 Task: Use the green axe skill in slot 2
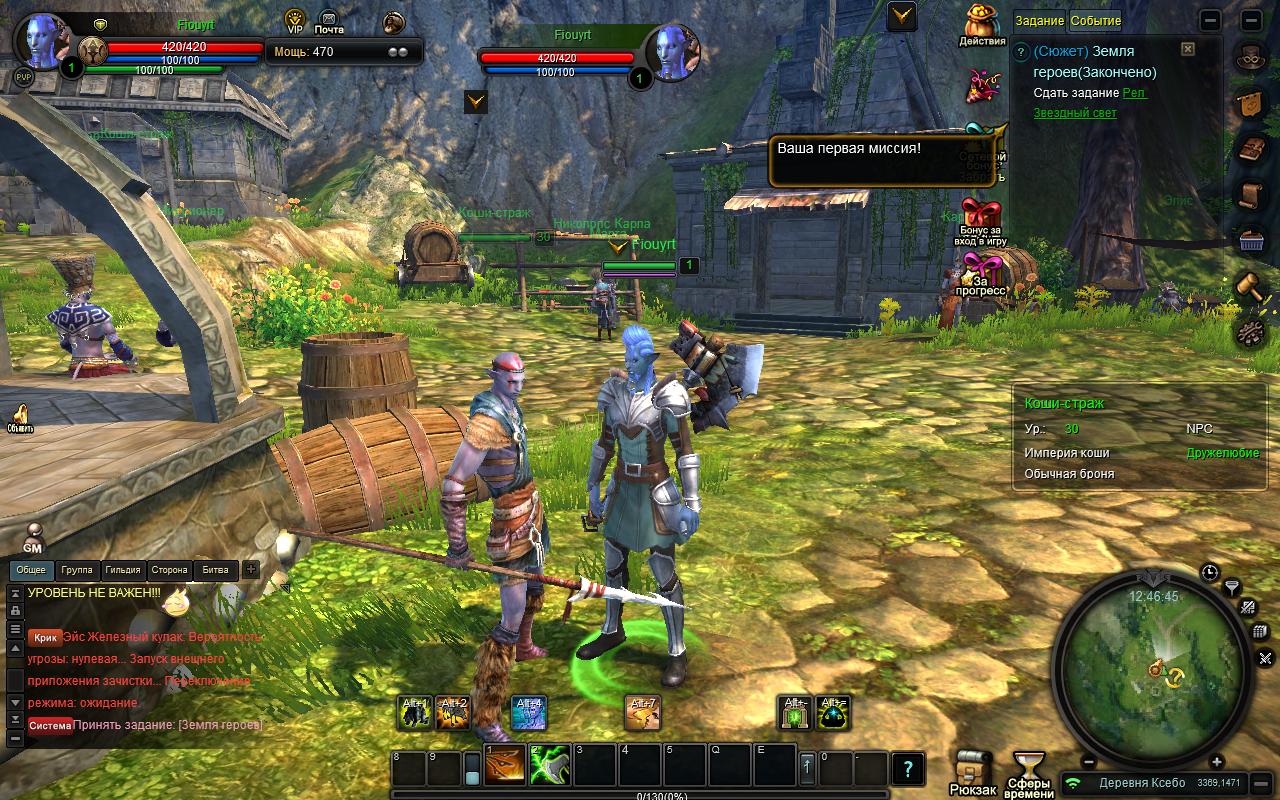pyautogui.click(x=550, y=765)
